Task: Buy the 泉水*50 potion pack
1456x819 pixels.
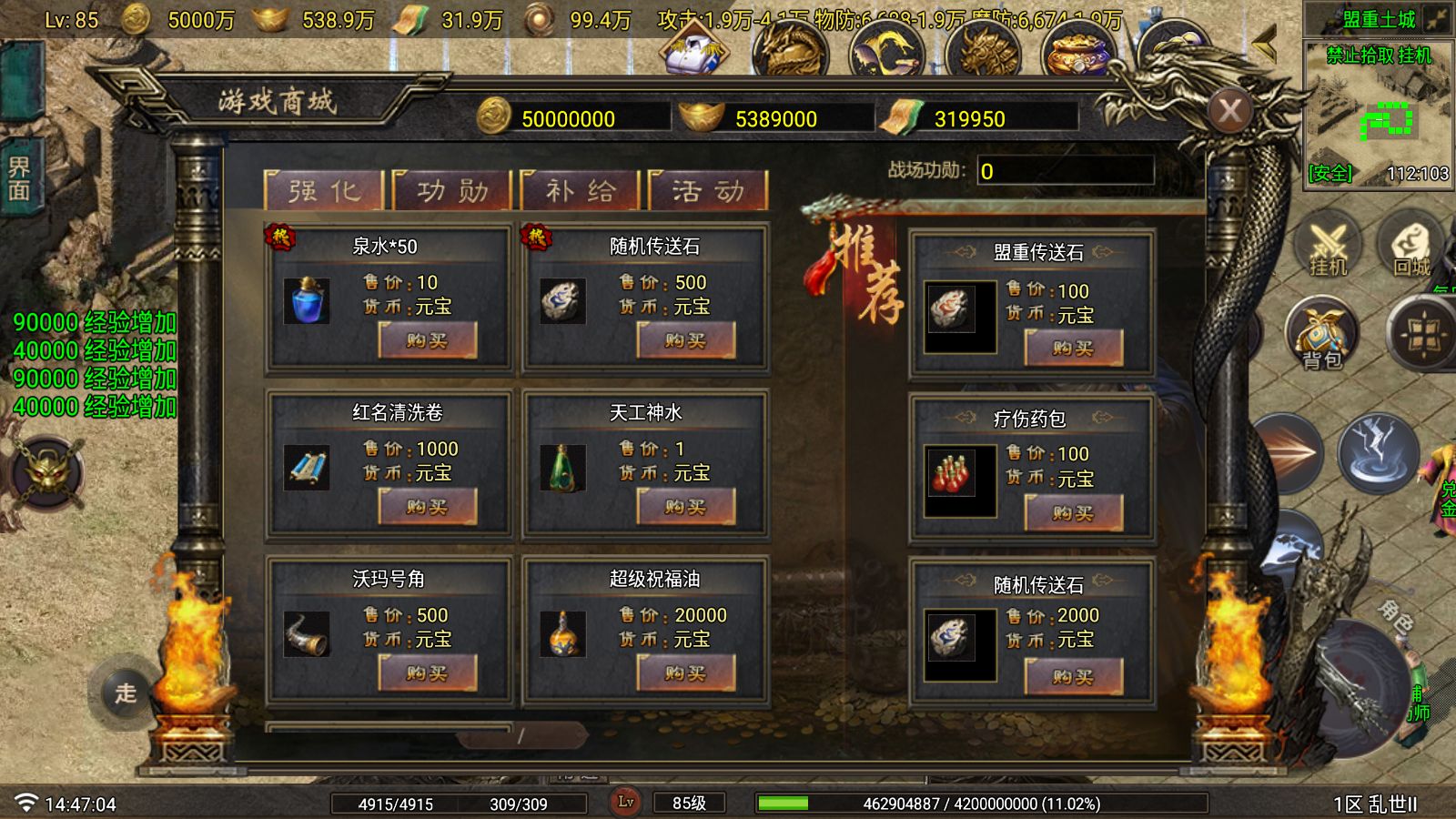Action: click(x=427, y=341)
